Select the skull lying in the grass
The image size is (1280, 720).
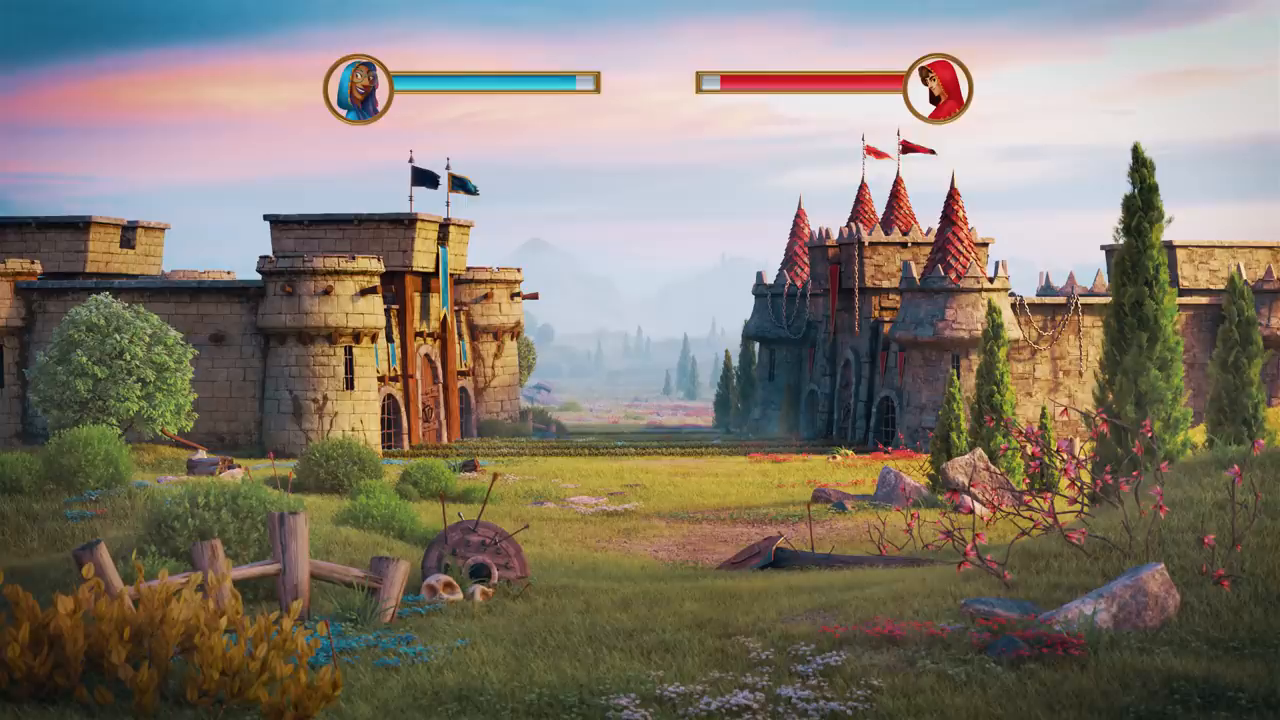pyautogui.click(x=440, y=590)
